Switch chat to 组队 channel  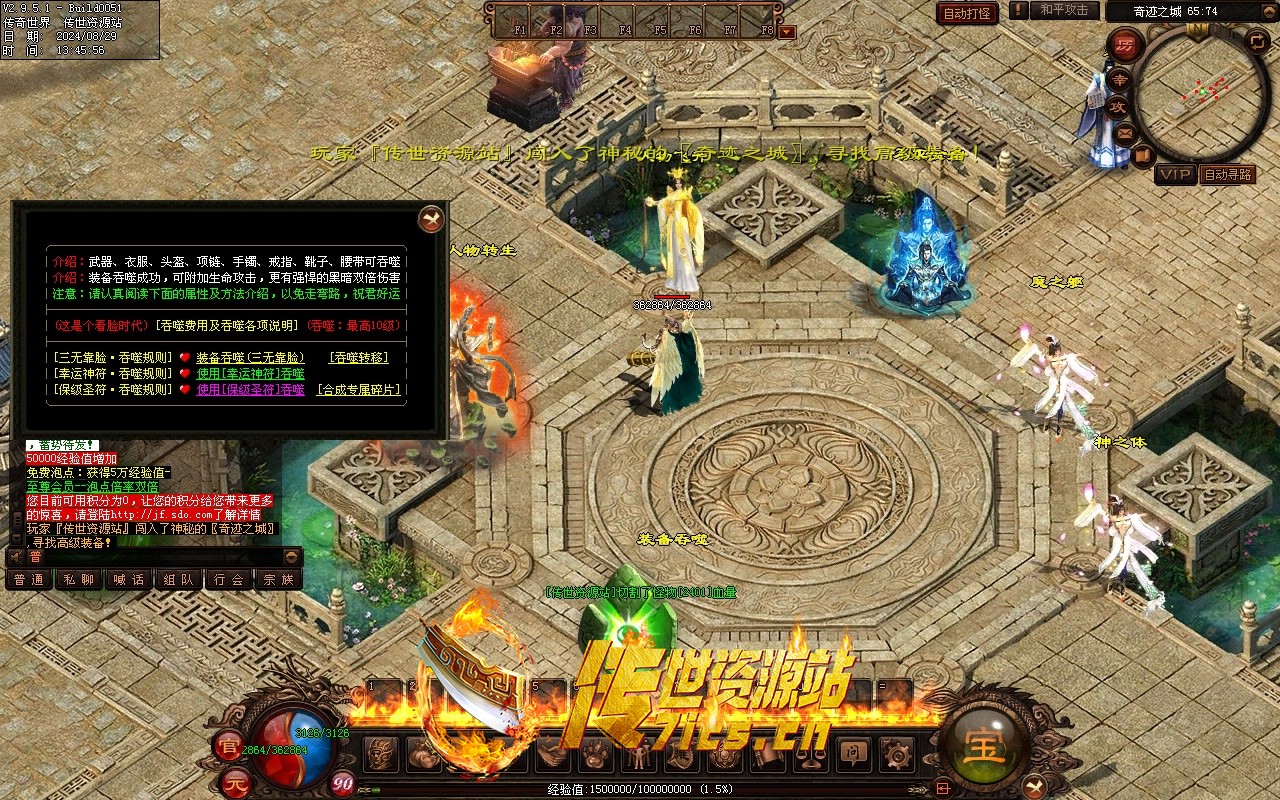pyautogui.click(x=179, y=579)
